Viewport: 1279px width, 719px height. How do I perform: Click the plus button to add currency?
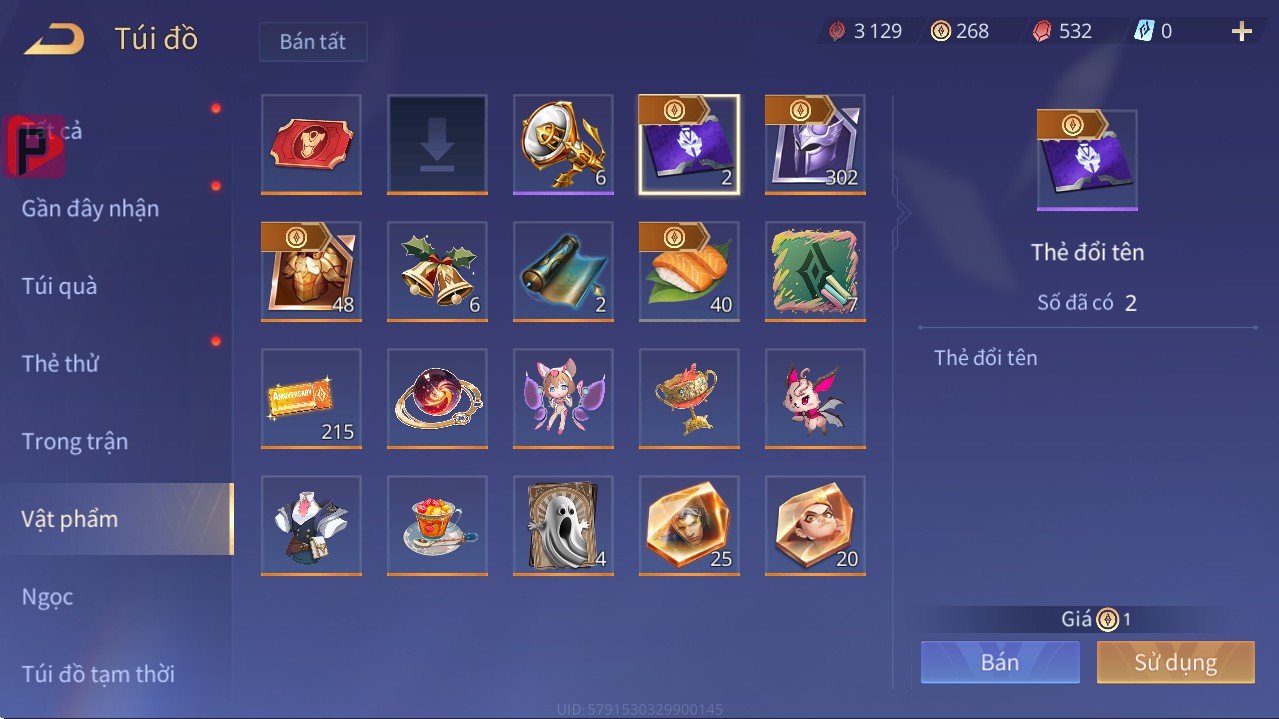1241,32
